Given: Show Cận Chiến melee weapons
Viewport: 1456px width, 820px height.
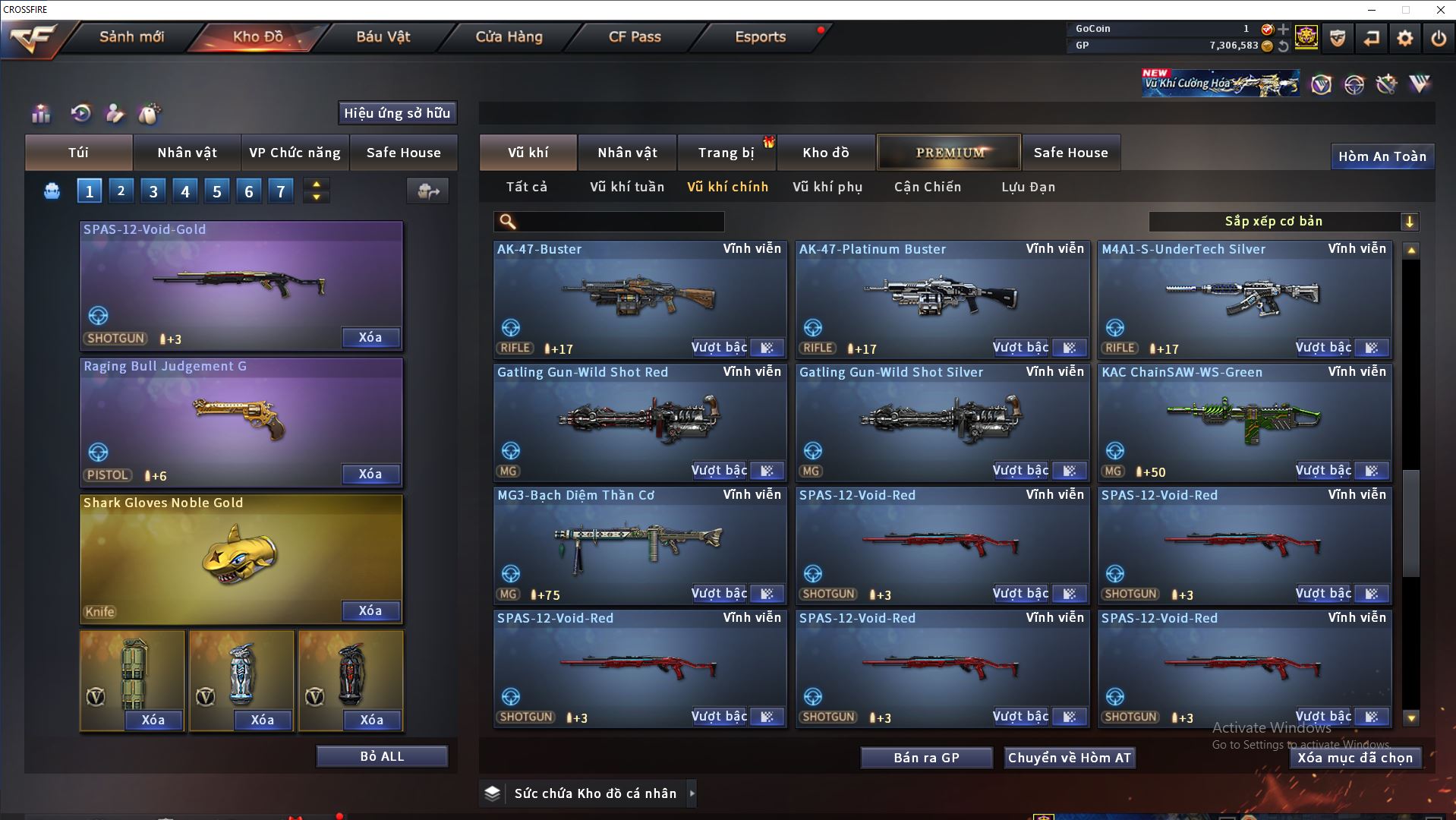Looking at the screenshot, I should pyautogui.click(x=928, y=187).
